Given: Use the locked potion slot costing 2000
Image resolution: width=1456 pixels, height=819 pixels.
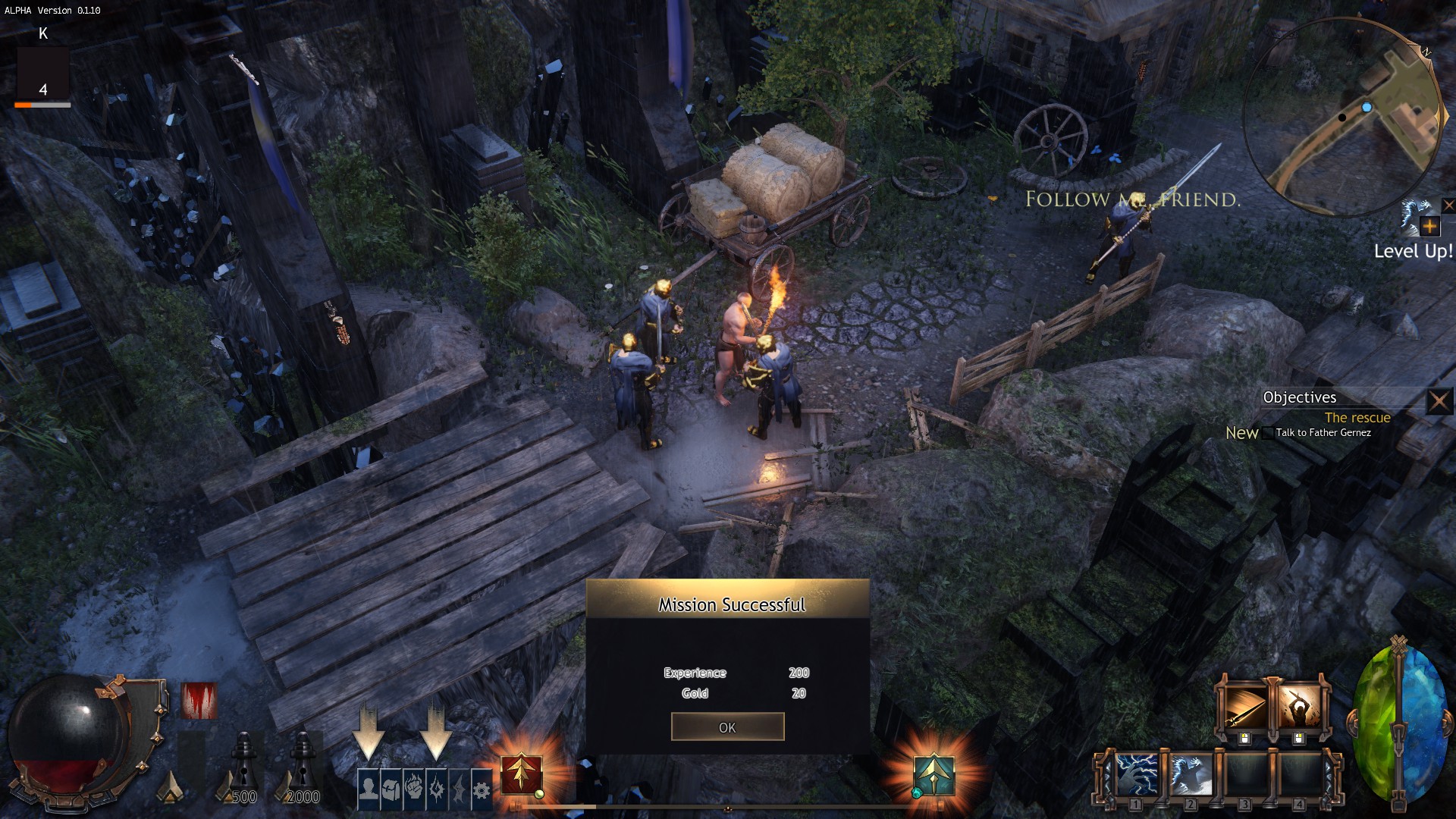Looking at the screenshot, I should pos(303,766).
